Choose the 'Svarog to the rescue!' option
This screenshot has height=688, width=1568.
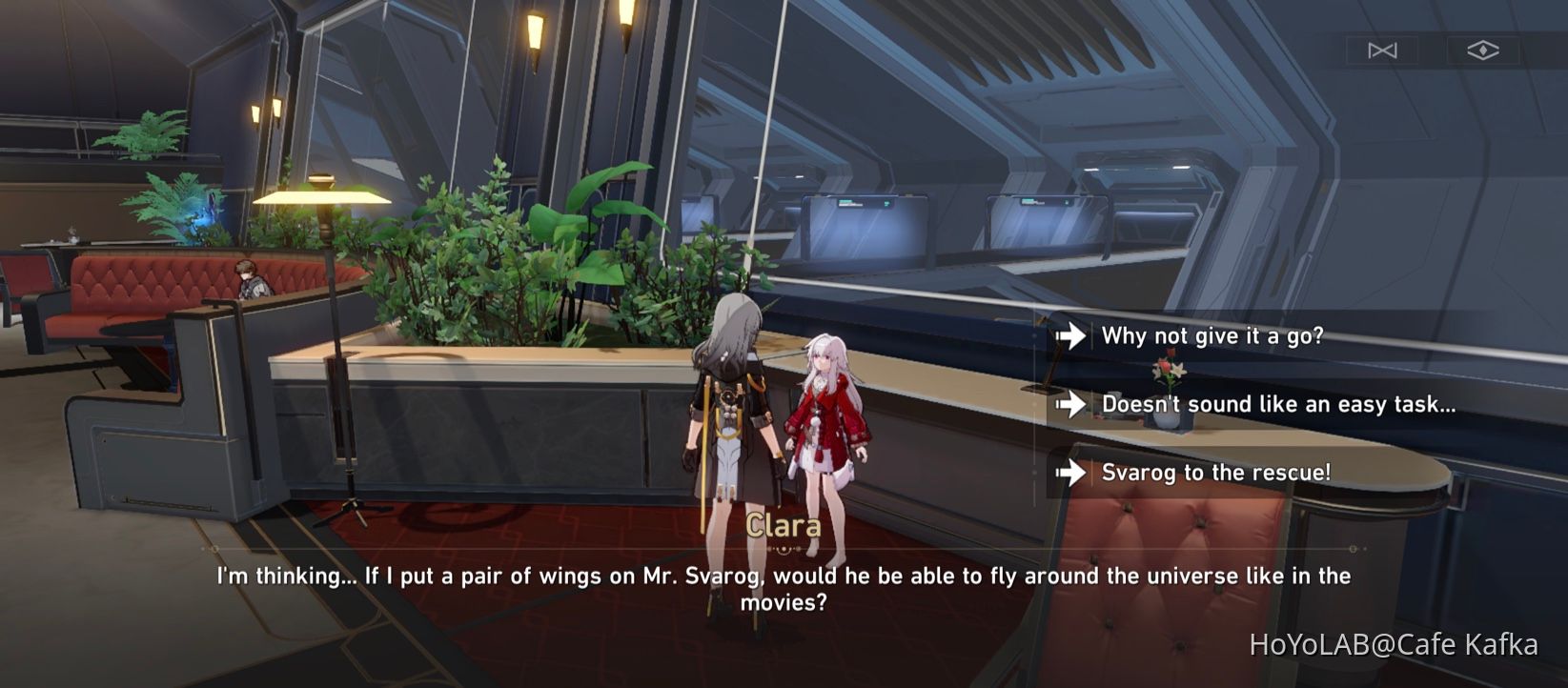pyautogui.click(x=1218, y=472)
